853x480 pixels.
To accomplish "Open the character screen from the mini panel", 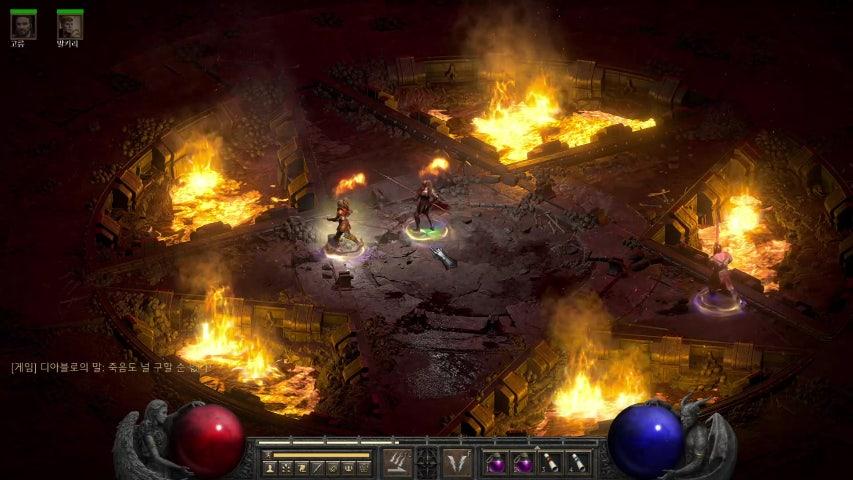I will [x=270, y=467].
